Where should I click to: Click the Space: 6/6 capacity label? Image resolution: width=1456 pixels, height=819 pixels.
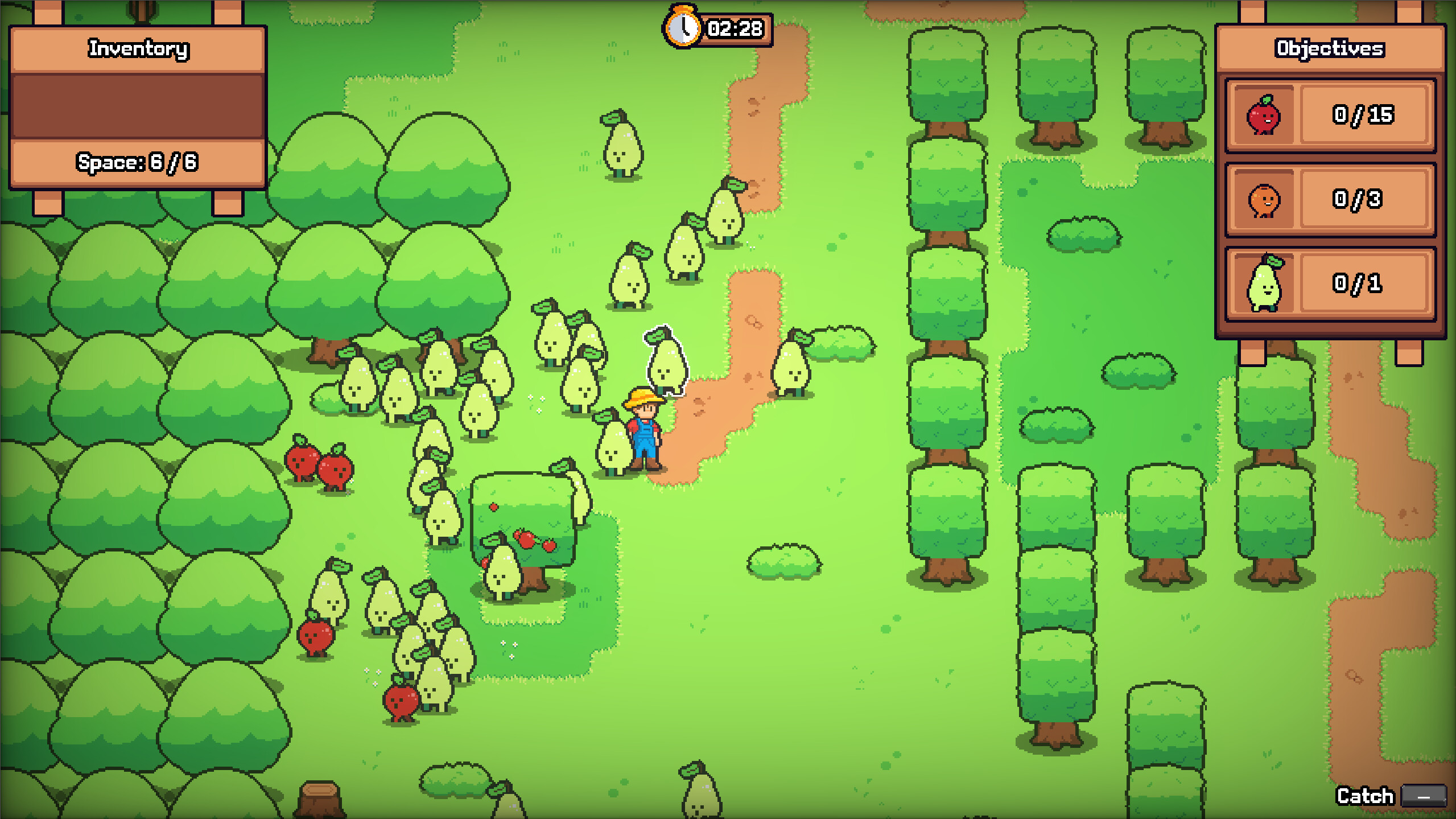point(137,161)
